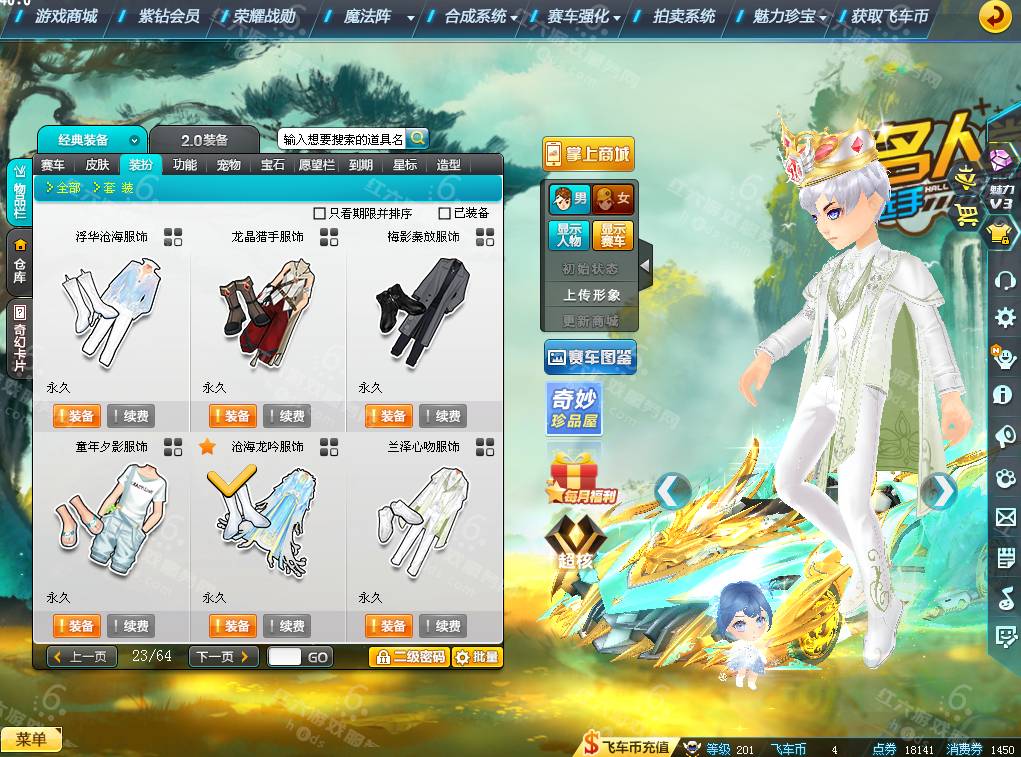
Task: Open the 二级密码 secondary password button
Action: 408,657
